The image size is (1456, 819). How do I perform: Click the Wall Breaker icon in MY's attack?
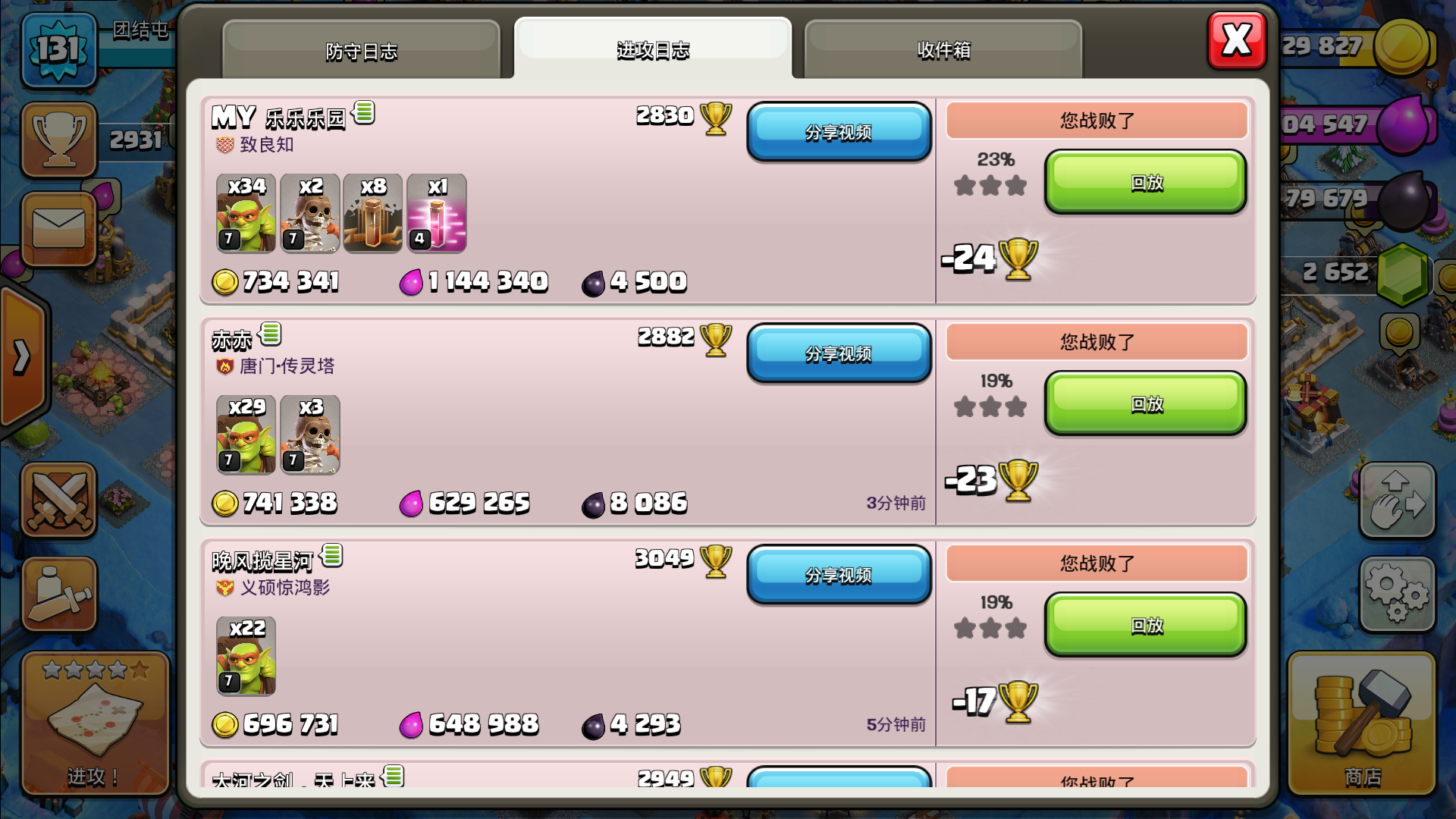coord(310,214)
